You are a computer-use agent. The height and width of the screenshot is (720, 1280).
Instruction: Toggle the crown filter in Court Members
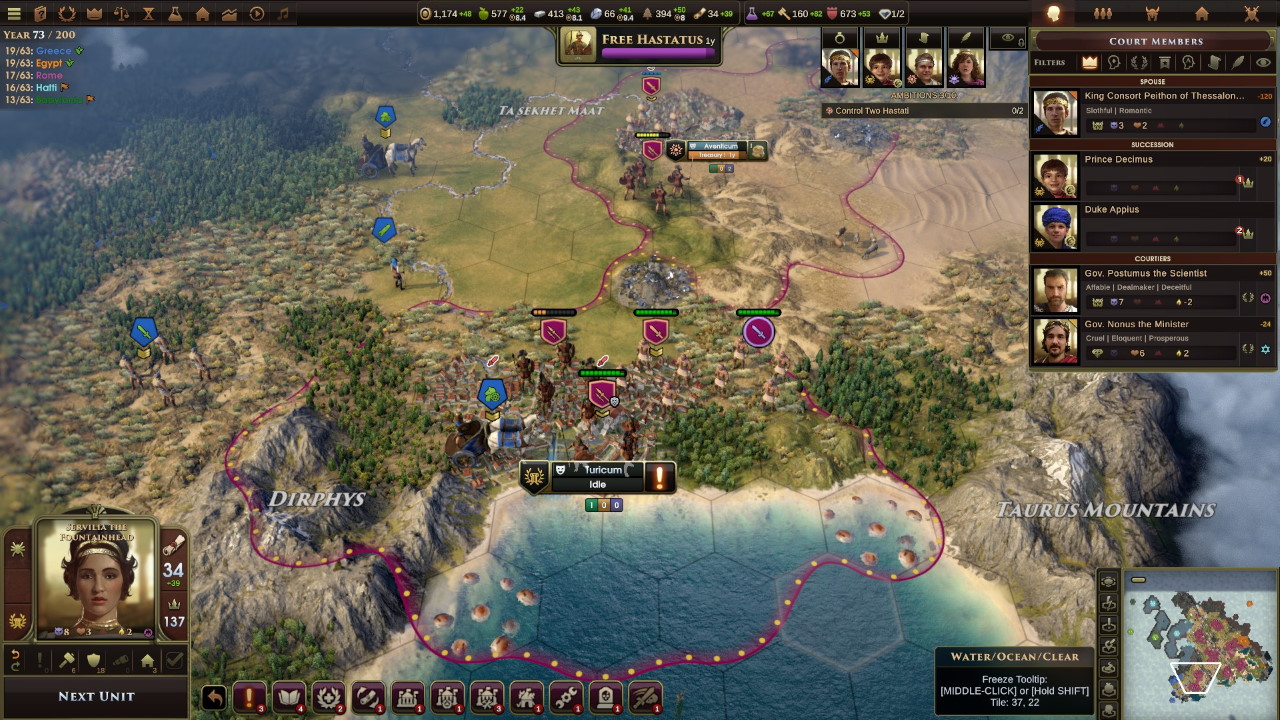[1089, 62]
